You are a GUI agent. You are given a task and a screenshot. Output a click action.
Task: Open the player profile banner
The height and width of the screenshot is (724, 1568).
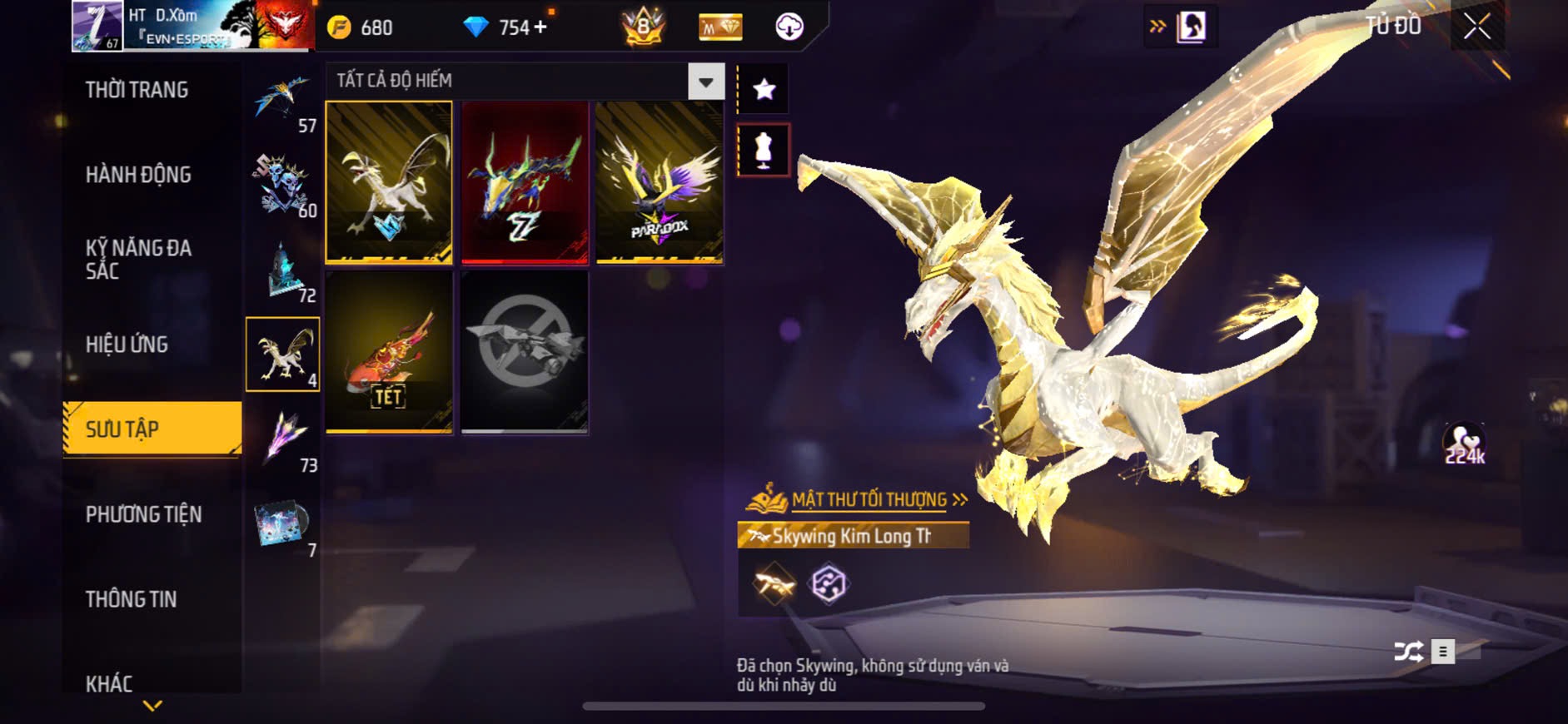(x=192, y=26)
